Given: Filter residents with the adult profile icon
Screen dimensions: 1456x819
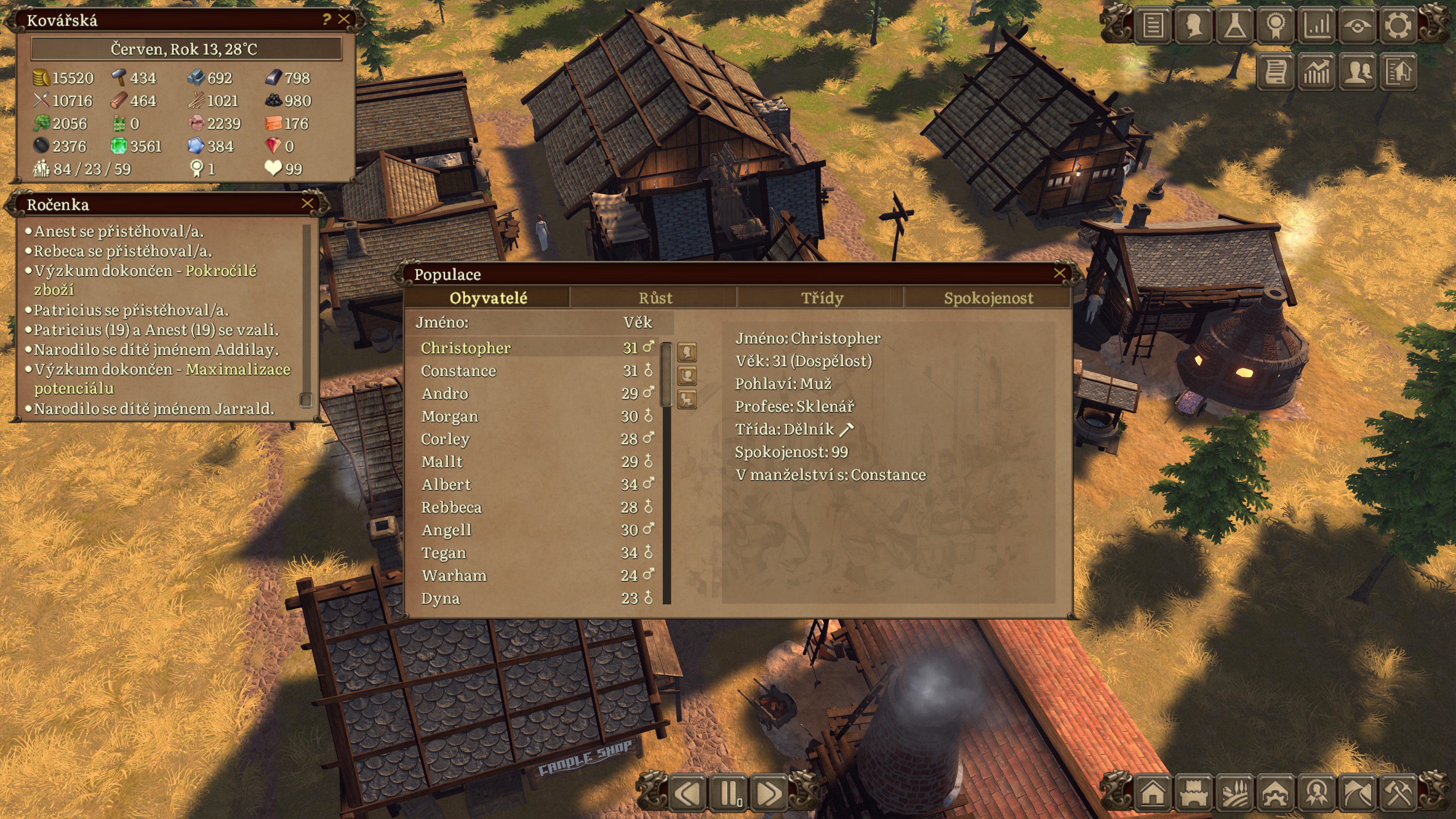Looking at the screenshot, I should click(687, 352).
